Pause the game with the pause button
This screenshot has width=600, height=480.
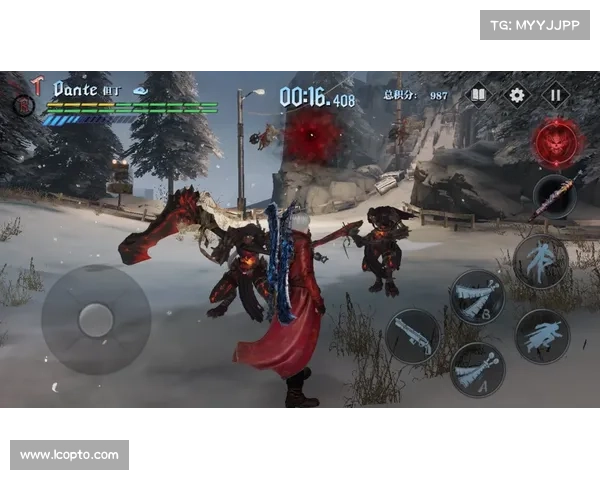[x=555, y=96]
